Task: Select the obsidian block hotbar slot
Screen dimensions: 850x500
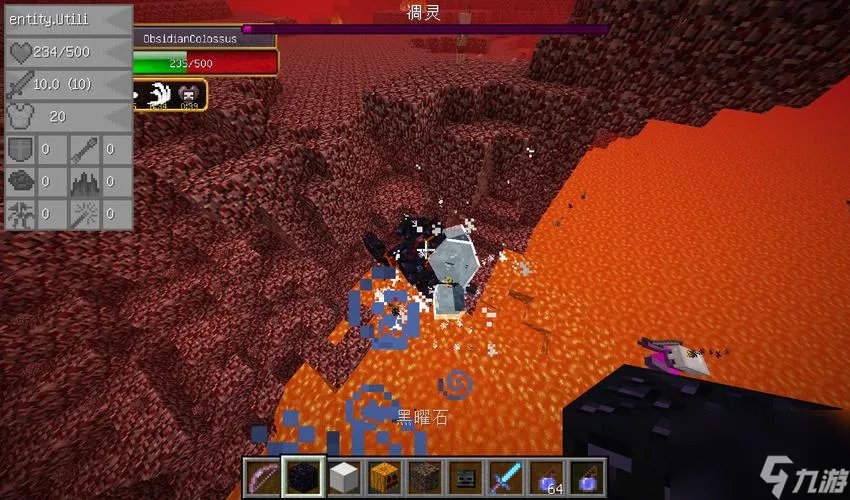Action: tap(302, 477)
